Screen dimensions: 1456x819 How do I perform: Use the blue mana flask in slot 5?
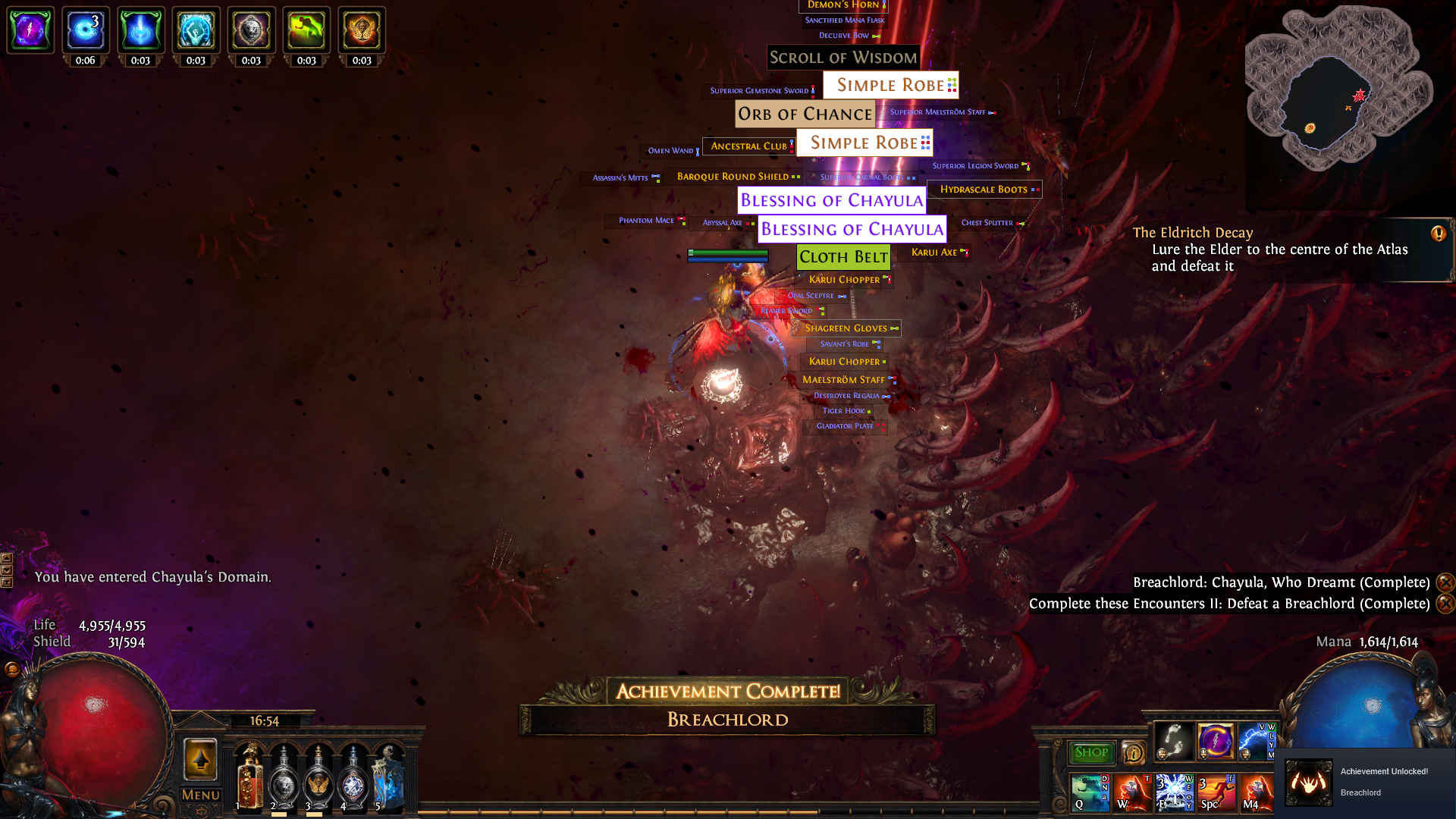point(388,778)
